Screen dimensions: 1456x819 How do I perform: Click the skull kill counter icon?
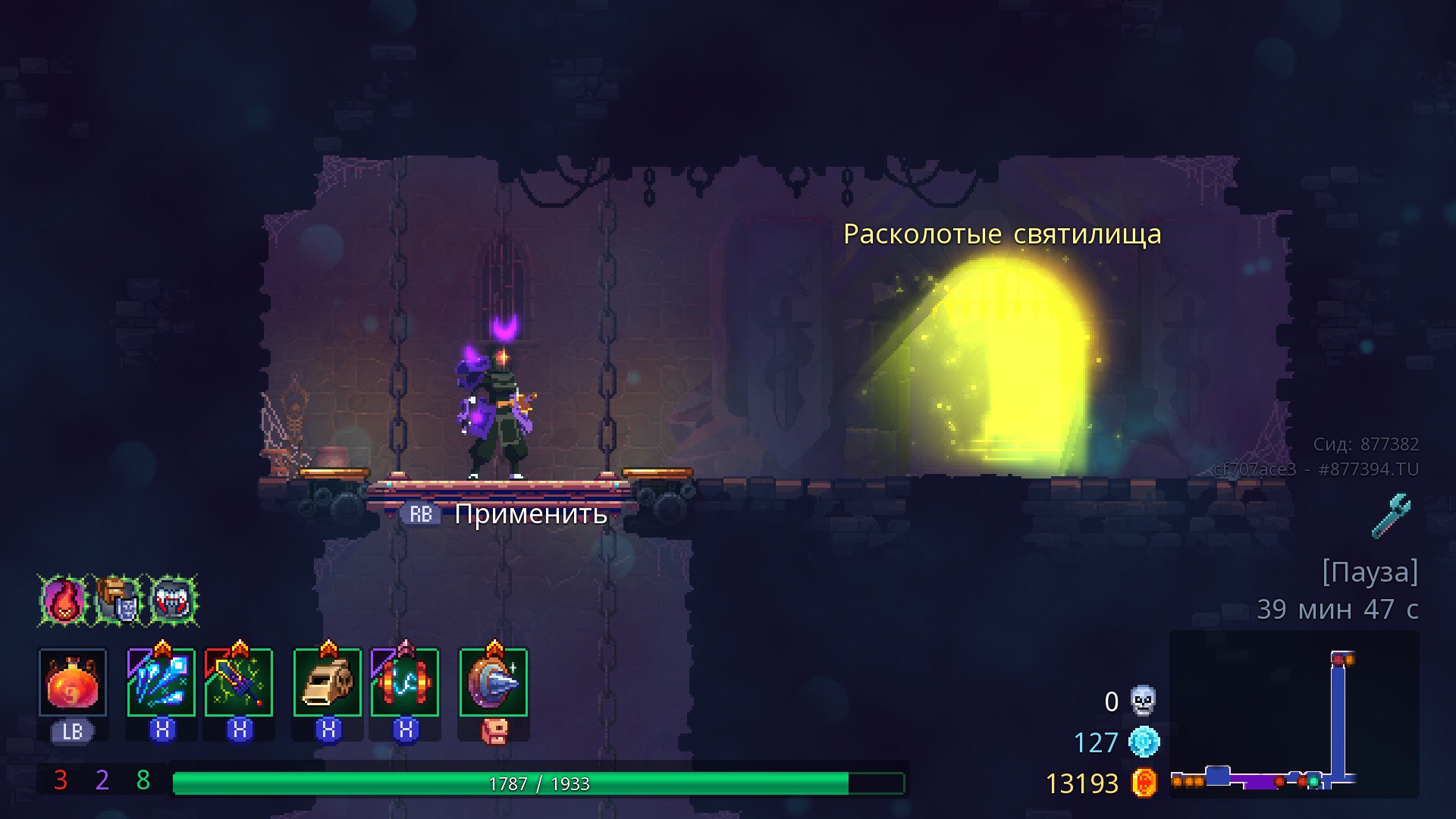1143,701
